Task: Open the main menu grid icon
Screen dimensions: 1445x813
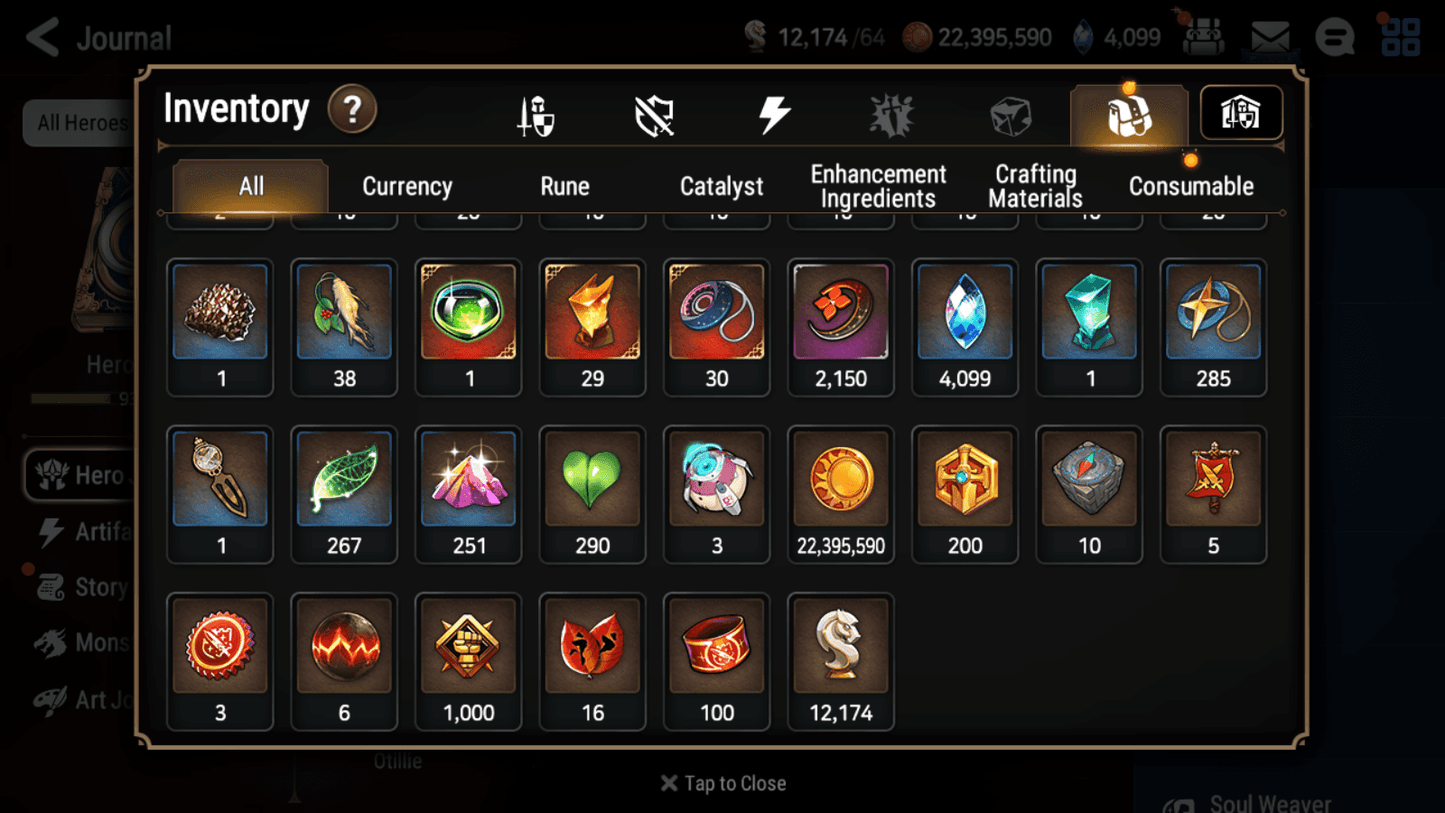Action: (x=1400, y=36)
